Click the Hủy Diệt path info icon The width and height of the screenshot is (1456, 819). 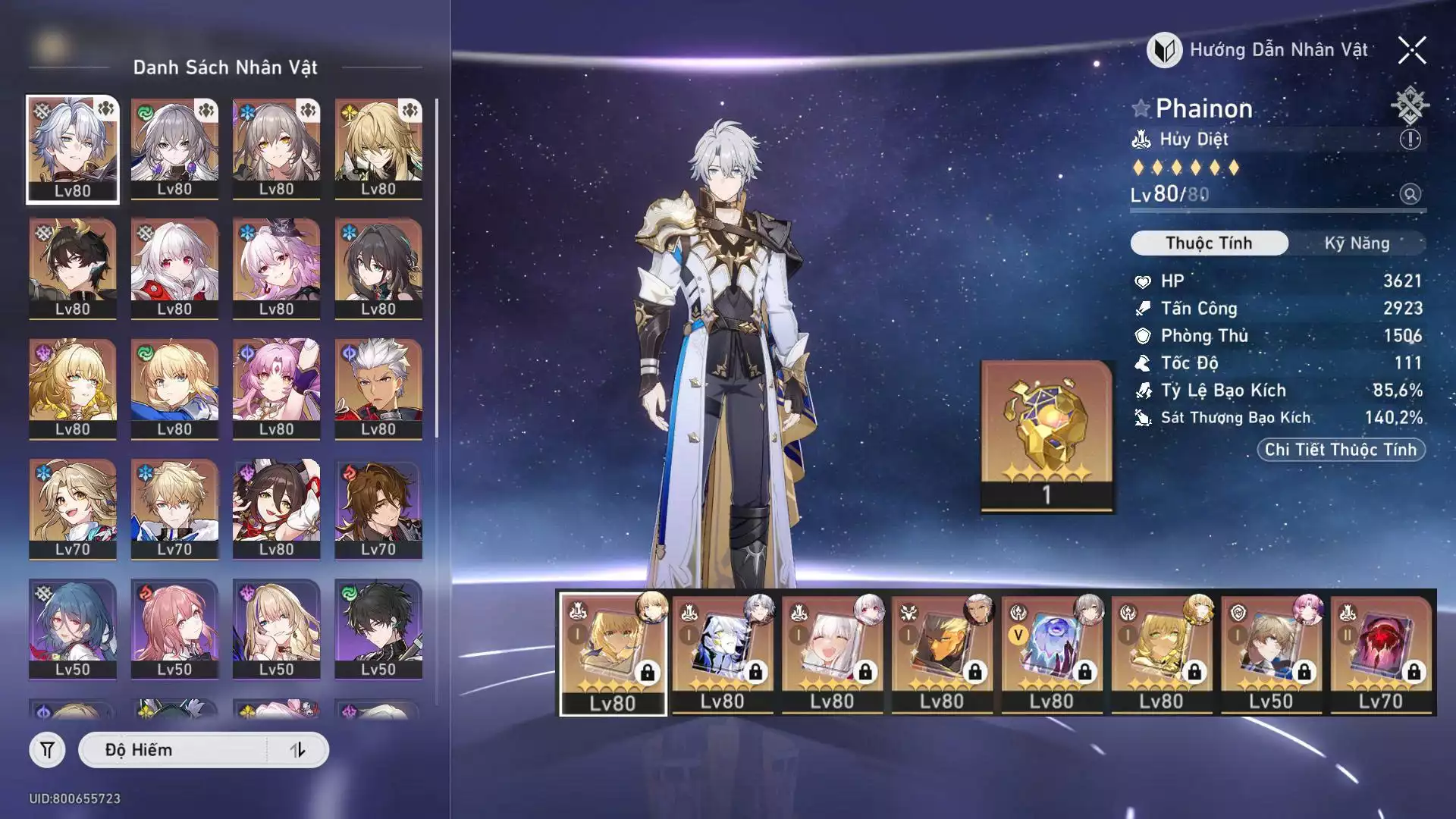[x=1410, y=140]
